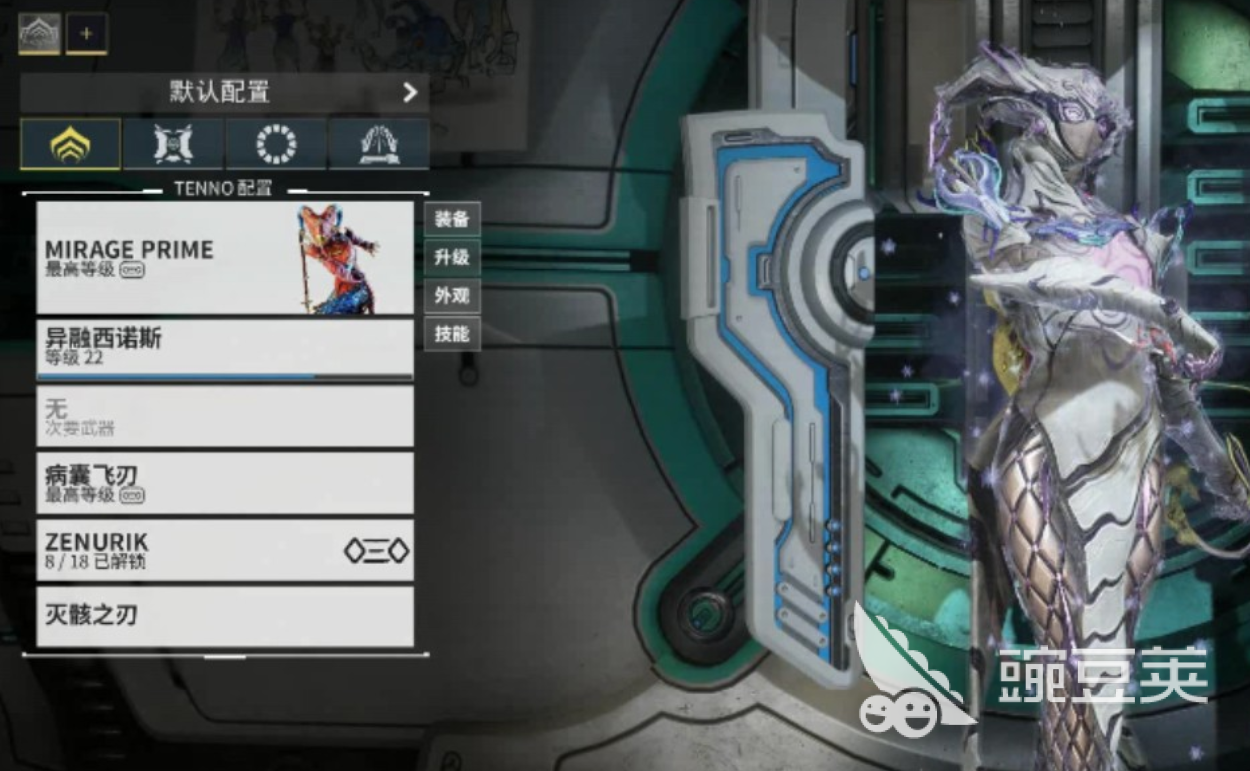Screen dimensions: 1250x771
Task: Switch to the Tenno configuration tab
Action: coord(71,144)
